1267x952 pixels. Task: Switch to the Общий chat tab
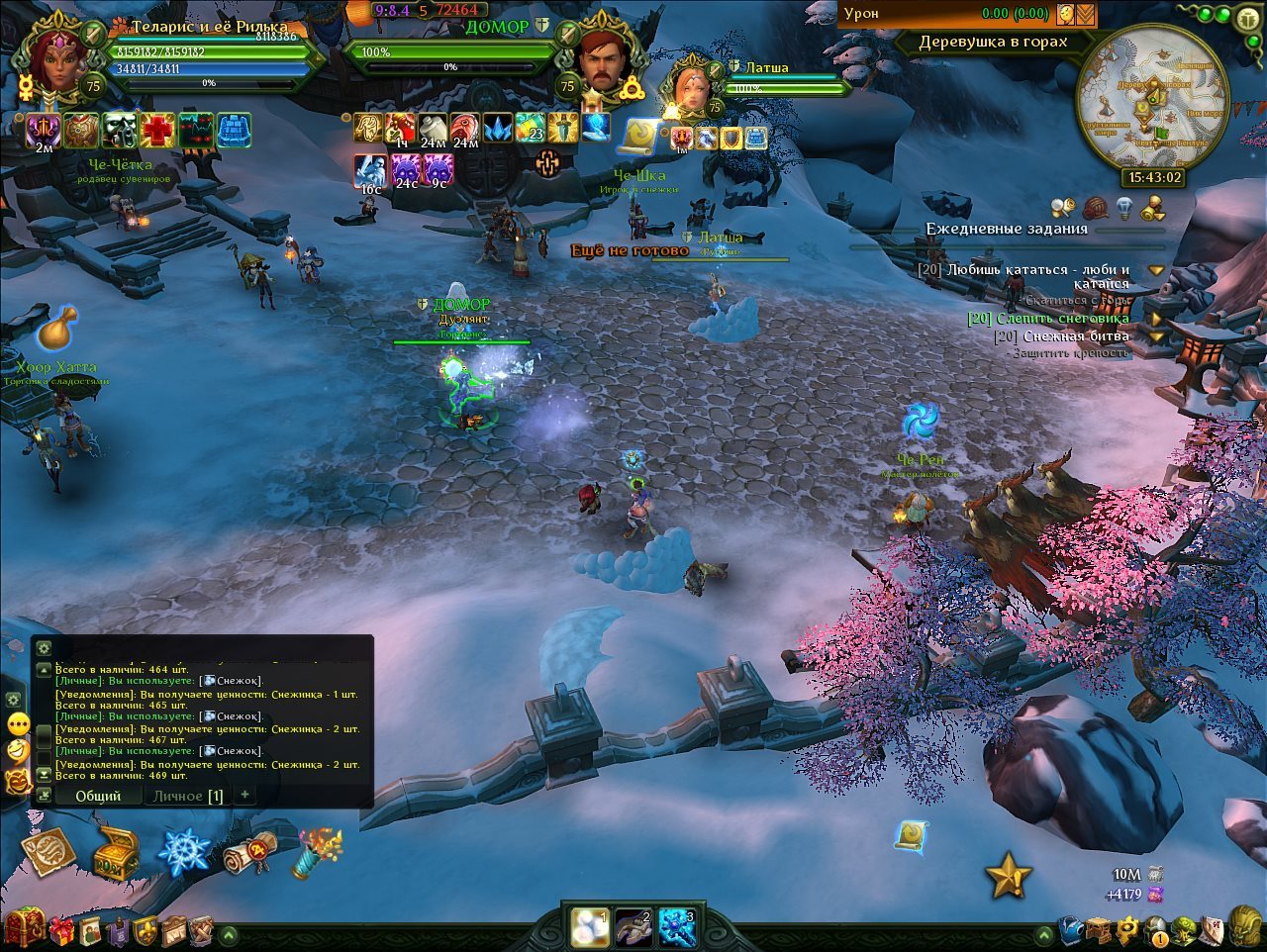click(x=98, y=796)
